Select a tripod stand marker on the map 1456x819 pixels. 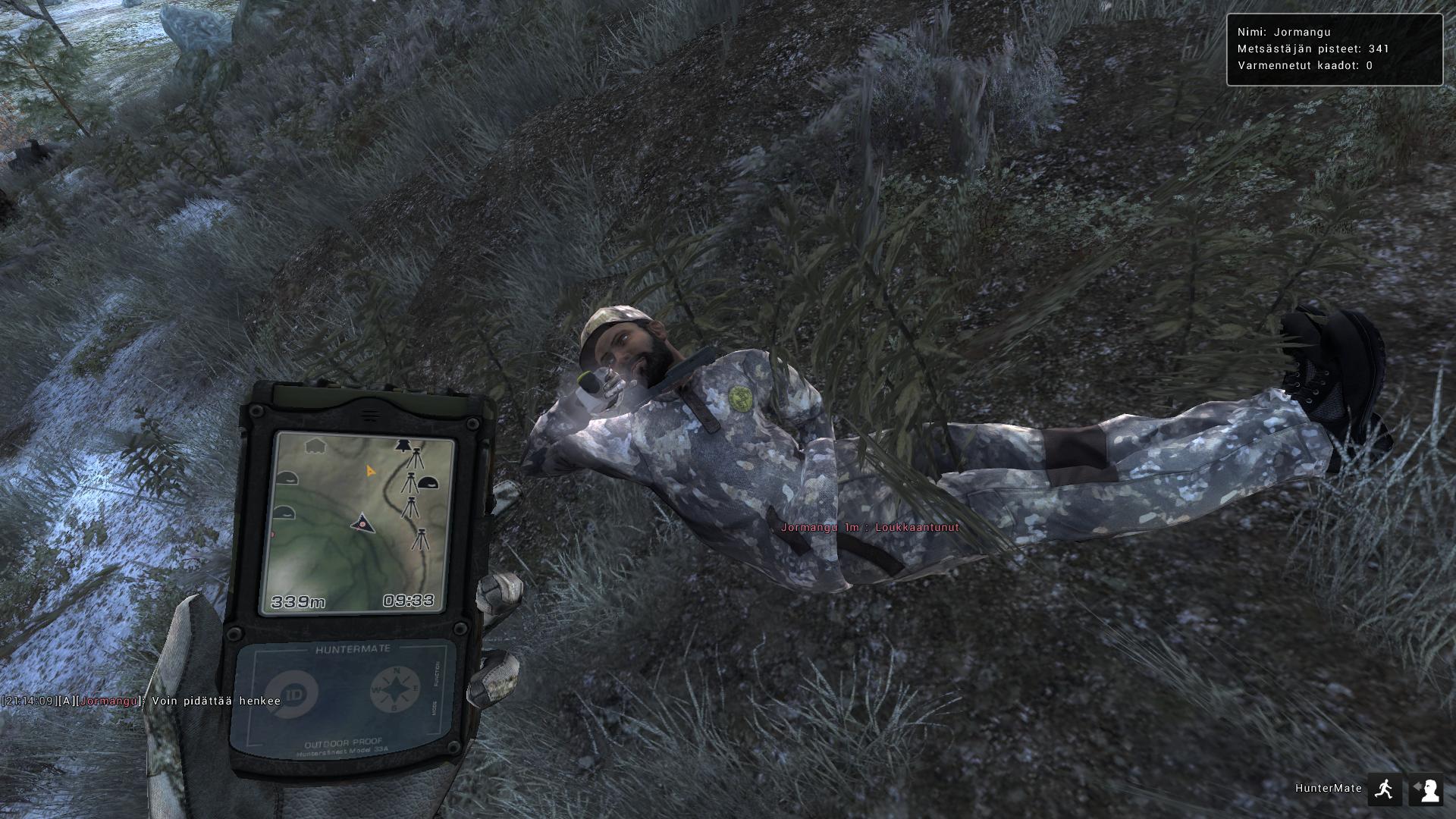point(415,459)
